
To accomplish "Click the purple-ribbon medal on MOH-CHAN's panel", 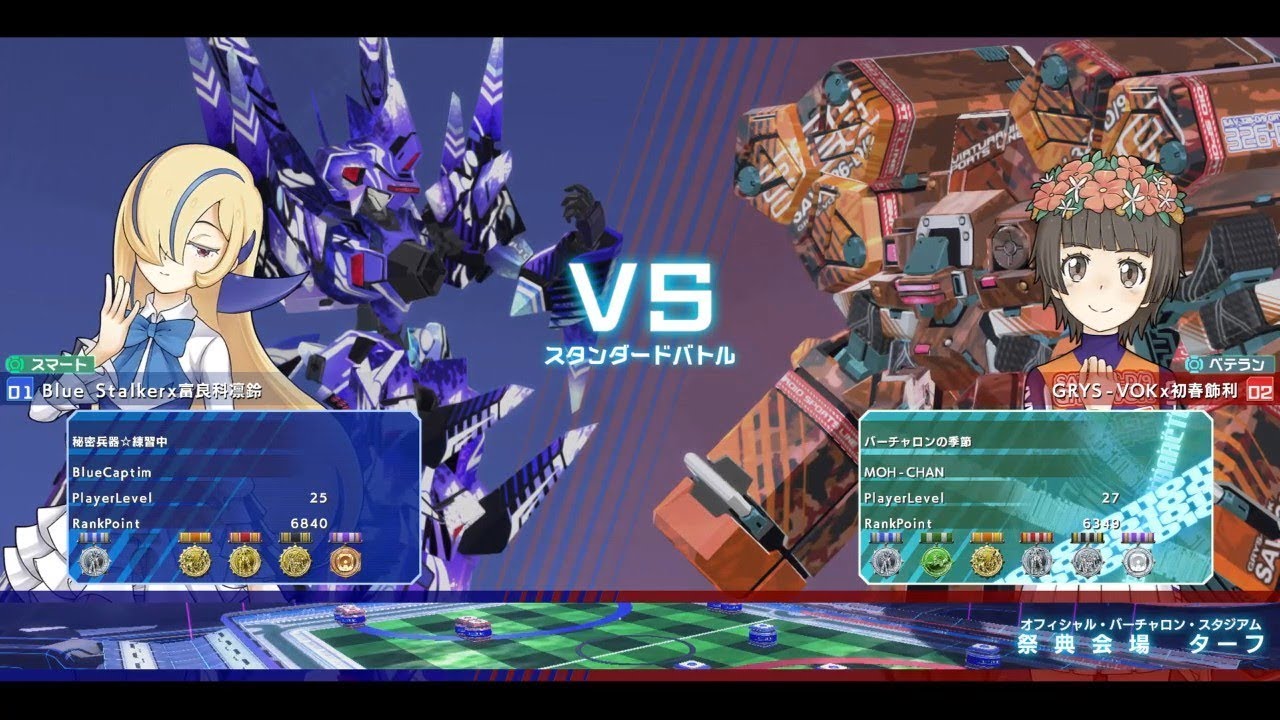I will coord(1138,560).
